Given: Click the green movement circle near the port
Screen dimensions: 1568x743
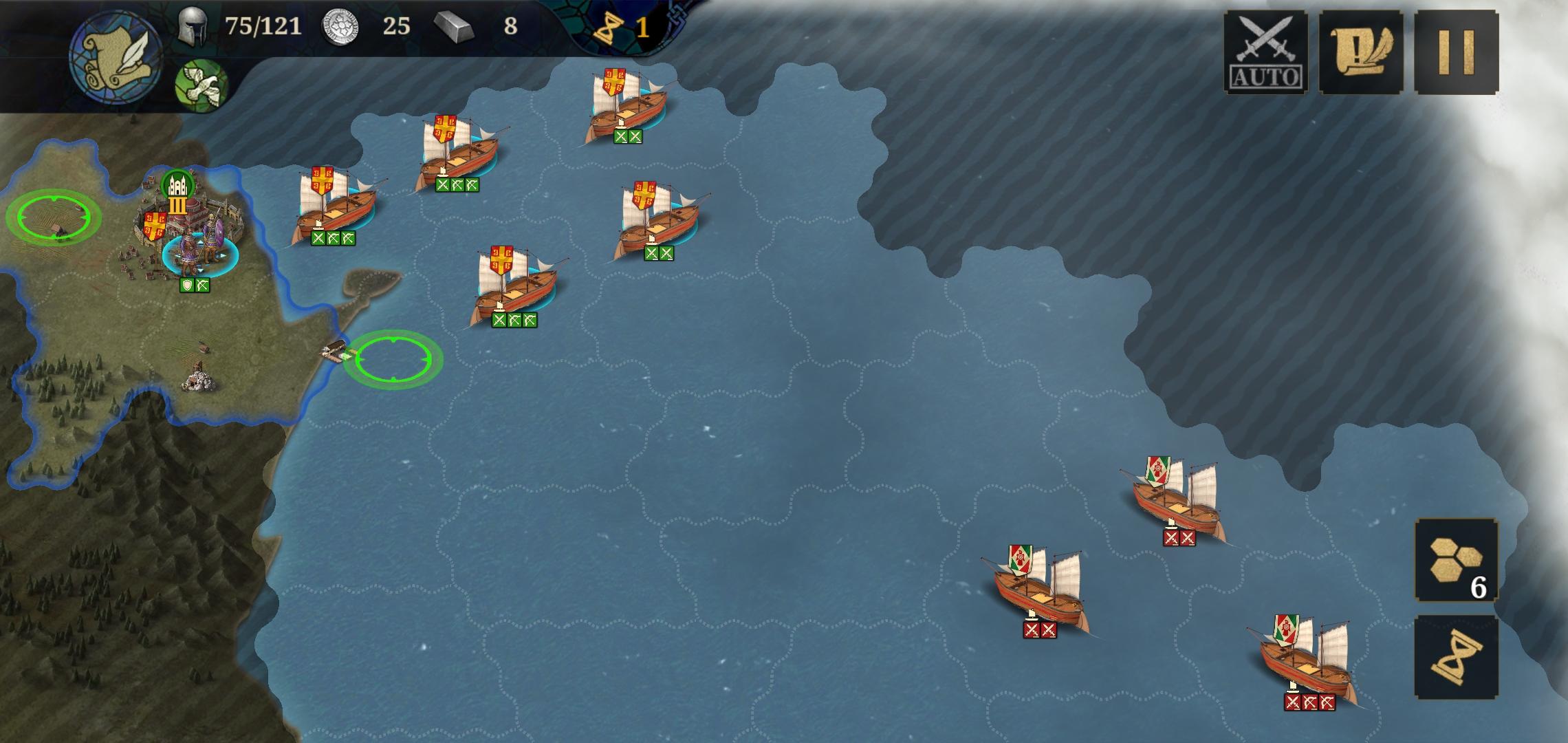Looking at the screenshot, I should (x=394, y=358).
